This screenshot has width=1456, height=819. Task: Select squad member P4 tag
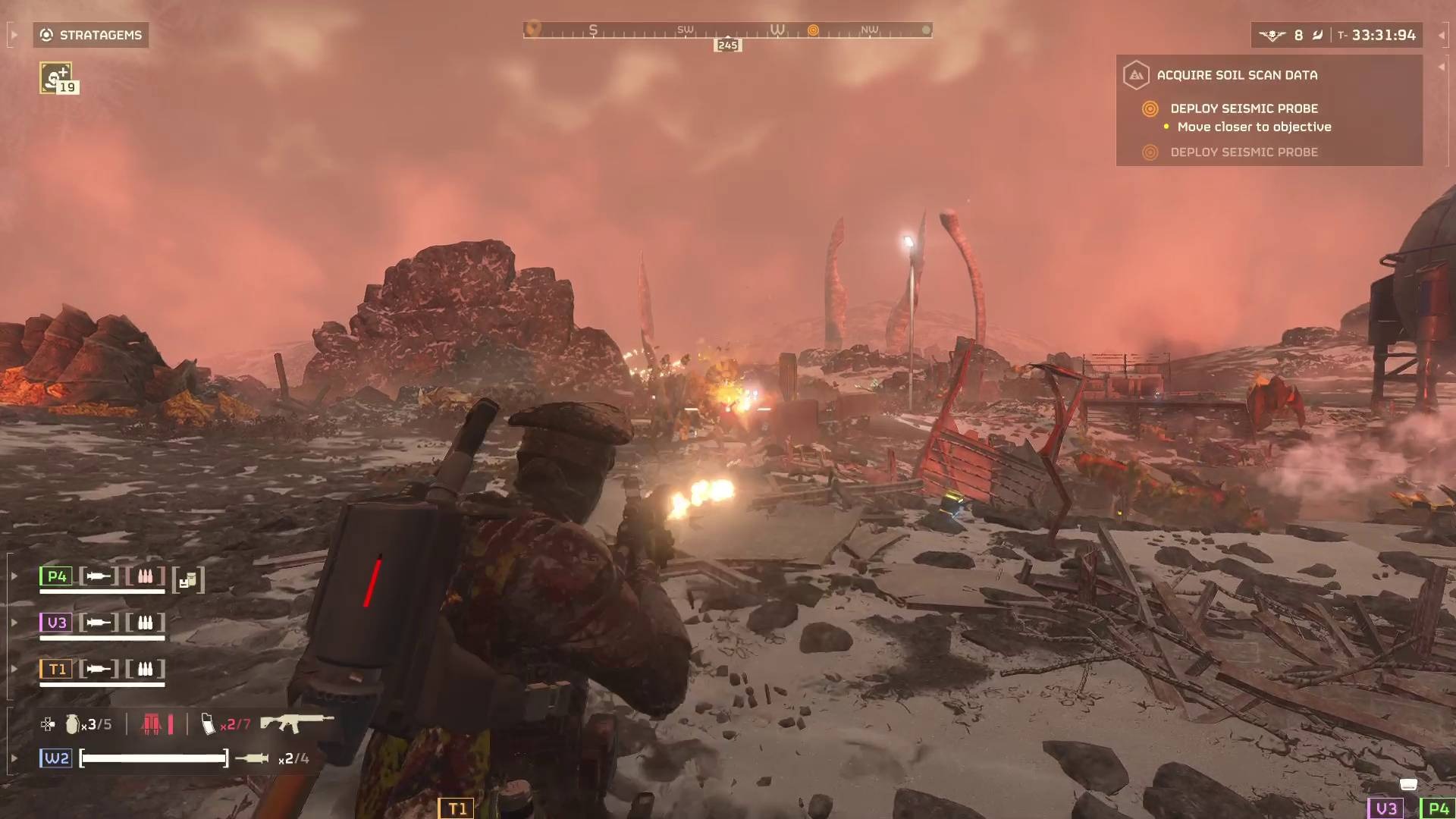click(56, 576)
